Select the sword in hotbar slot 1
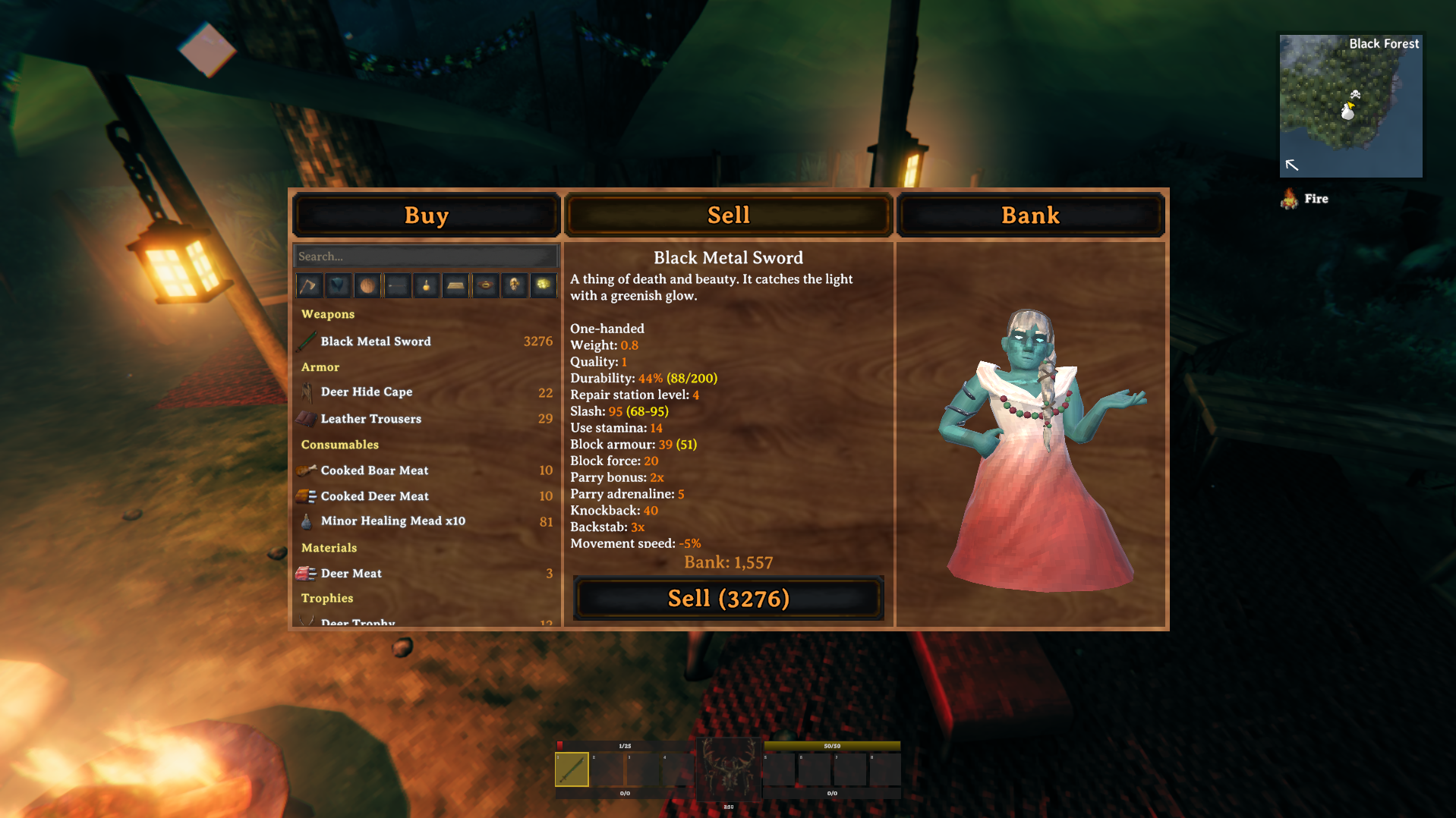 (572, 769)
